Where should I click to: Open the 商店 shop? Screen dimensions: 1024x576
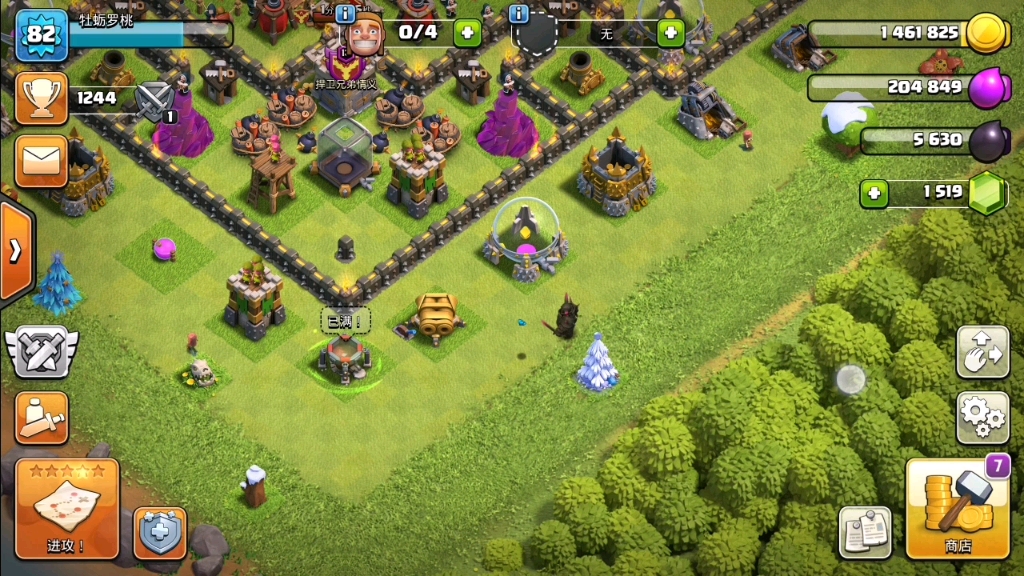(x=957, y=508)
